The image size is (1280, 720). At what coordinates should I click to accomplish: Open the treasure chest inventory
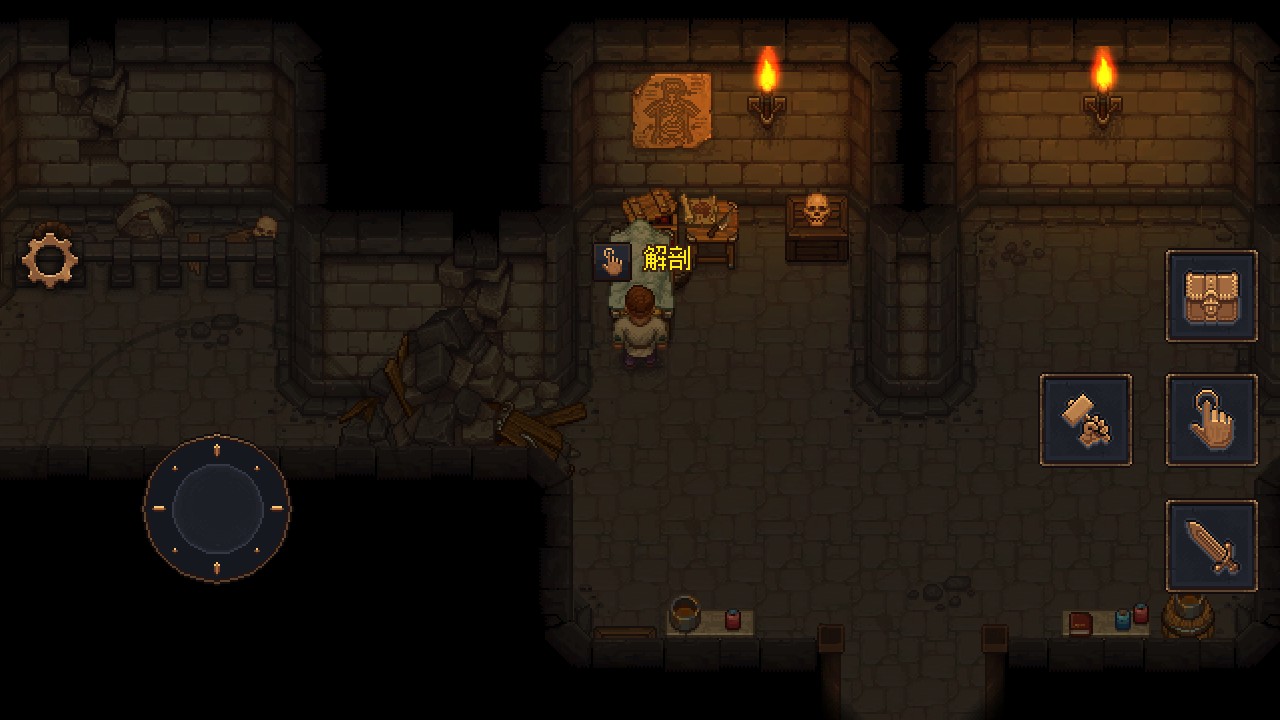pos(1211,296)
